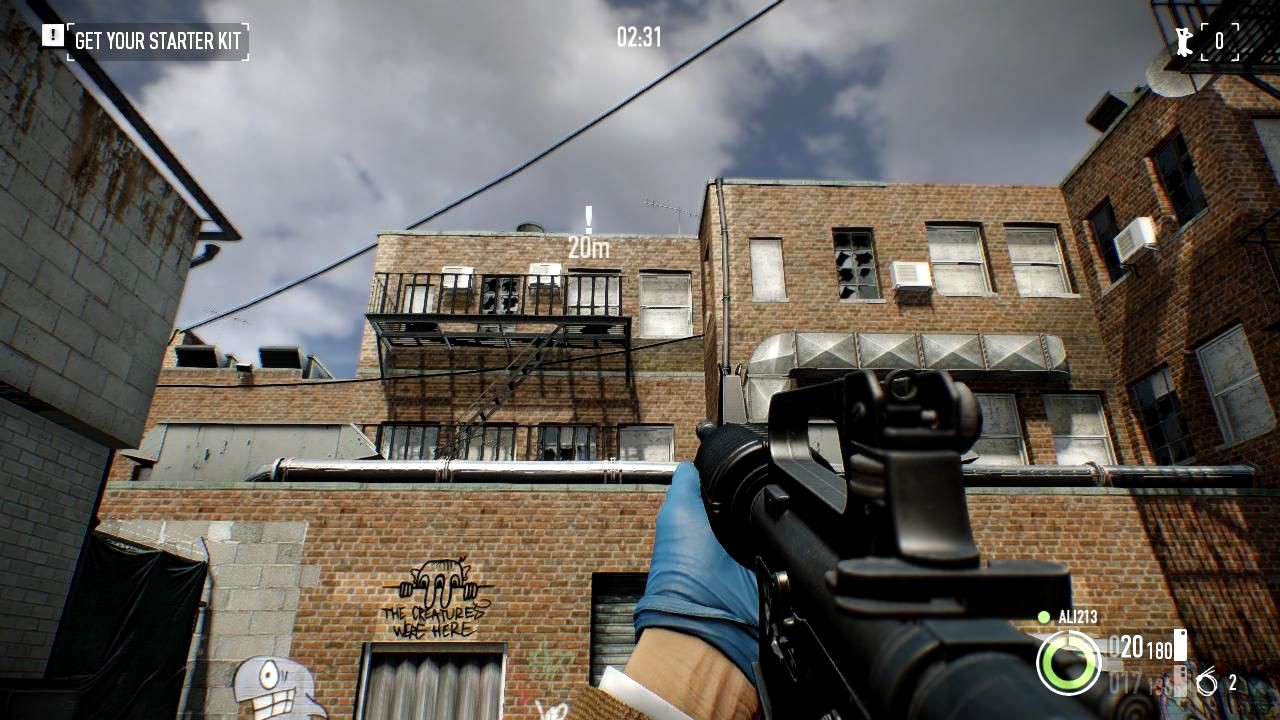Screen dimensions: 1280x720
Task: Select the 20m objective waypoint marker
Action: point(588,233)
